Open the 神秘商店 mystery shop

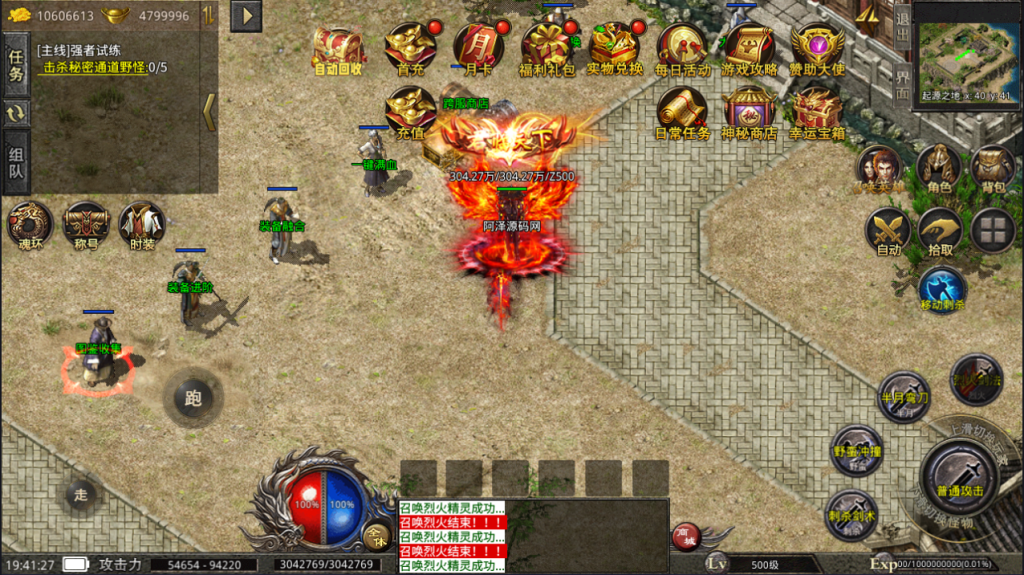pos(750,112)
